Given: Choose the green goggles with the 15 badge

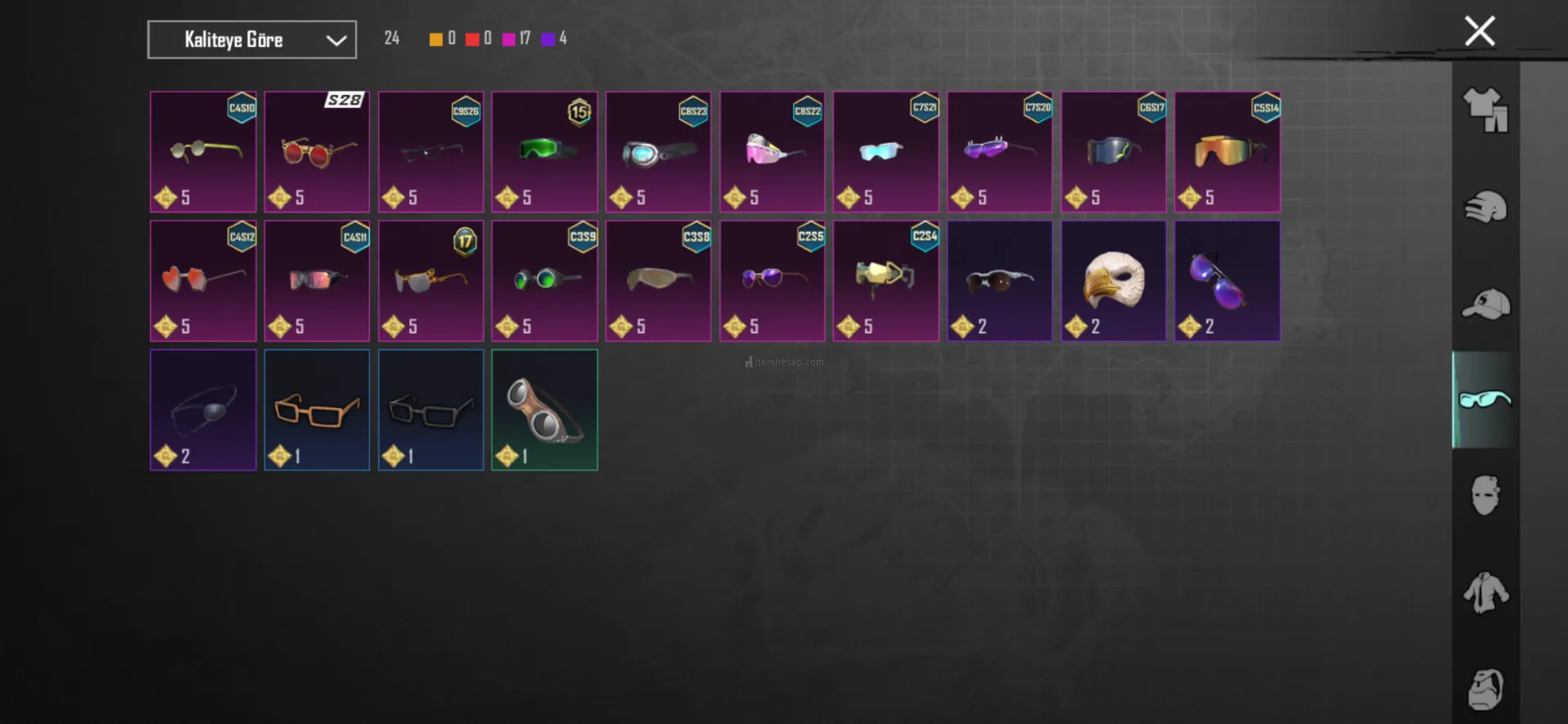Looking at the screenshot, I should [x=545, y=152].
